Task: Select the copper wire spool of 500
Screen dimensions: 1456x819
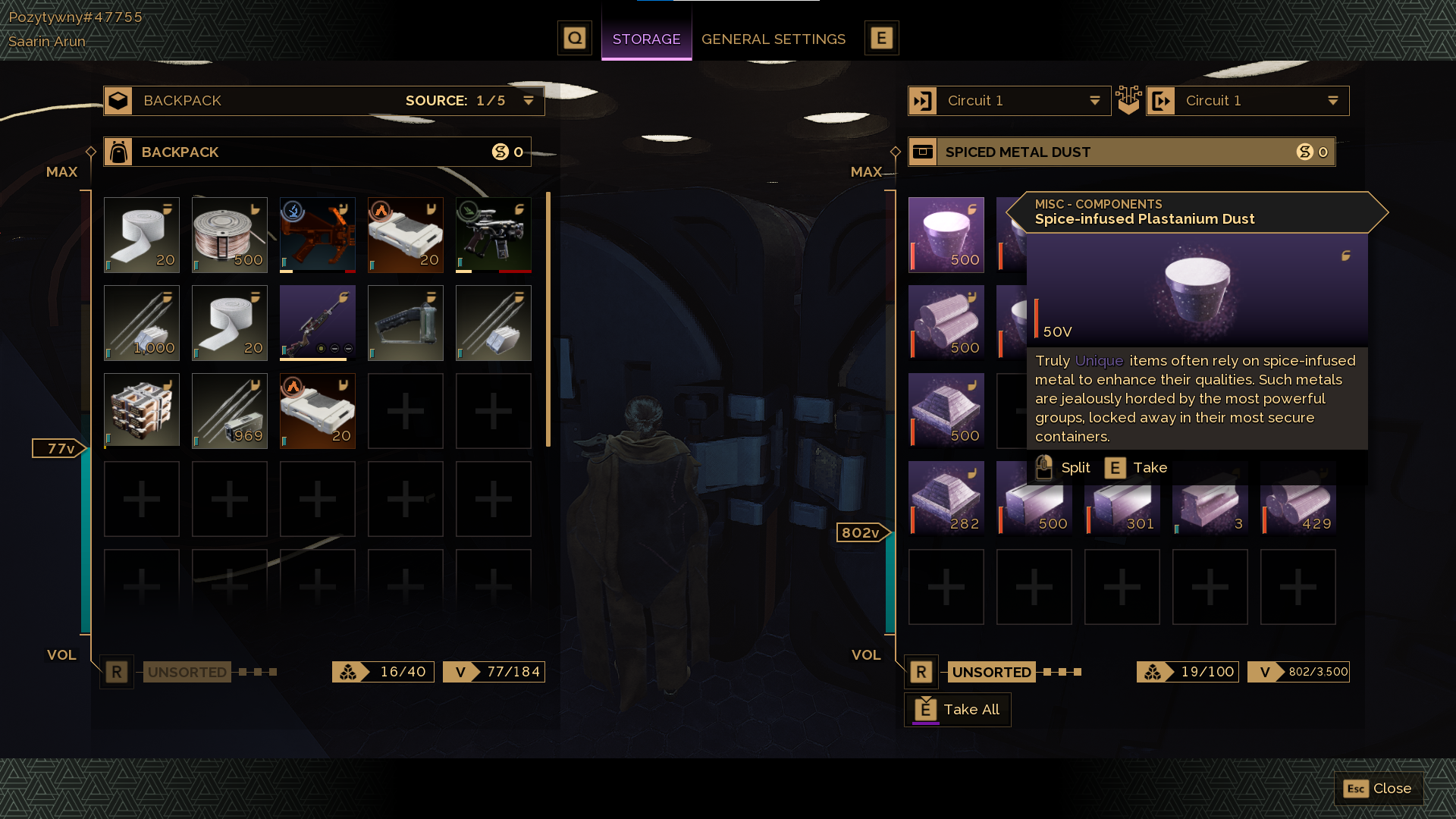Action: point(230,235)
